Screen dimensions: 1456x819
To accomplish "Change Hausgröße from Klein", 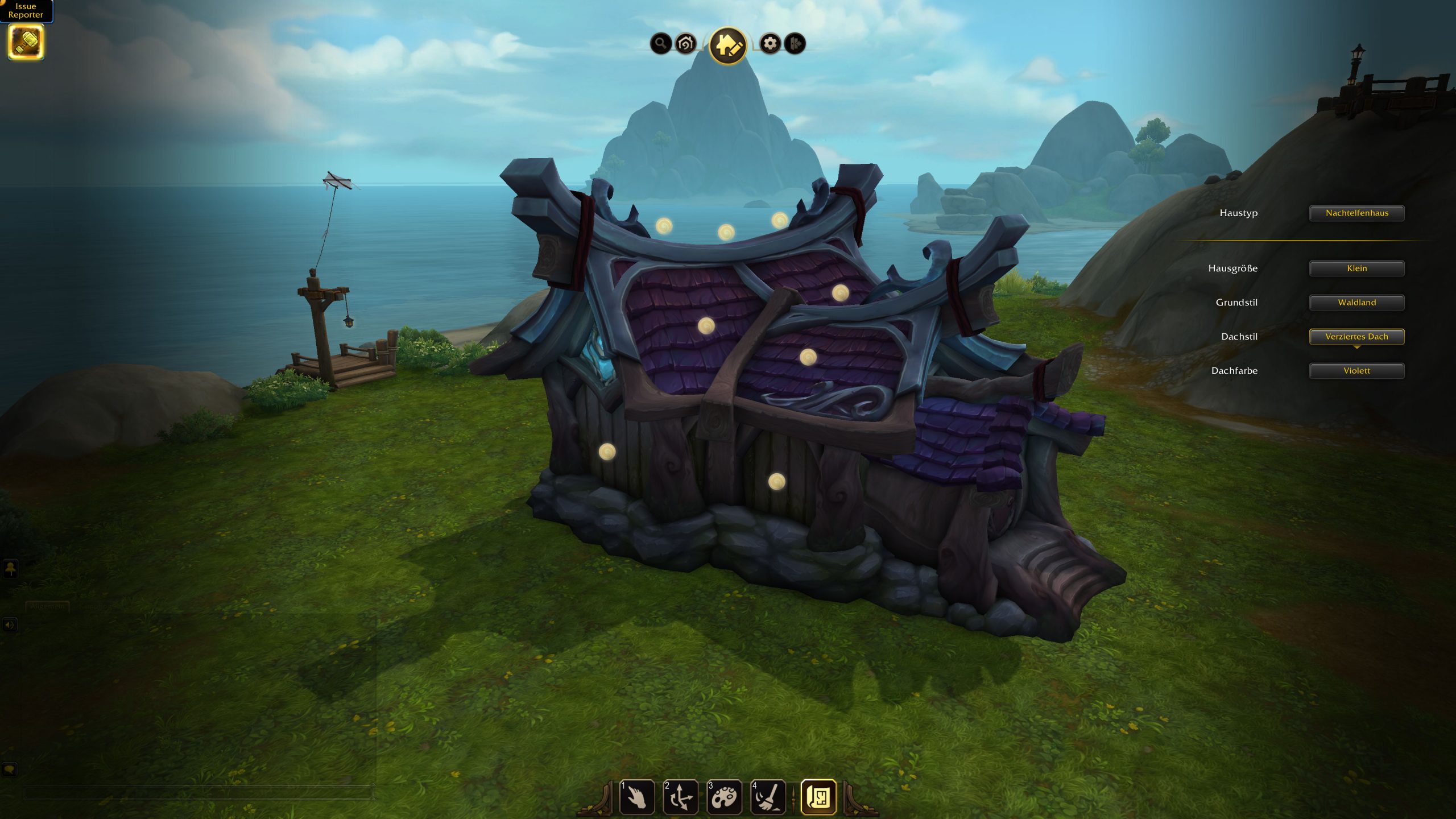I will pyautogui.click(x=1356, y=268).
